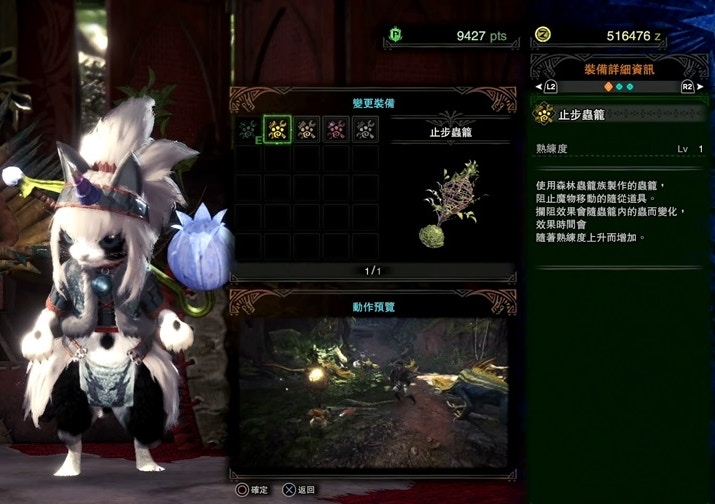Go to previous 裝備詳細資訊 page with left arrow
Viewport: 715px width, 504px height.
click(x=539, y=87)
